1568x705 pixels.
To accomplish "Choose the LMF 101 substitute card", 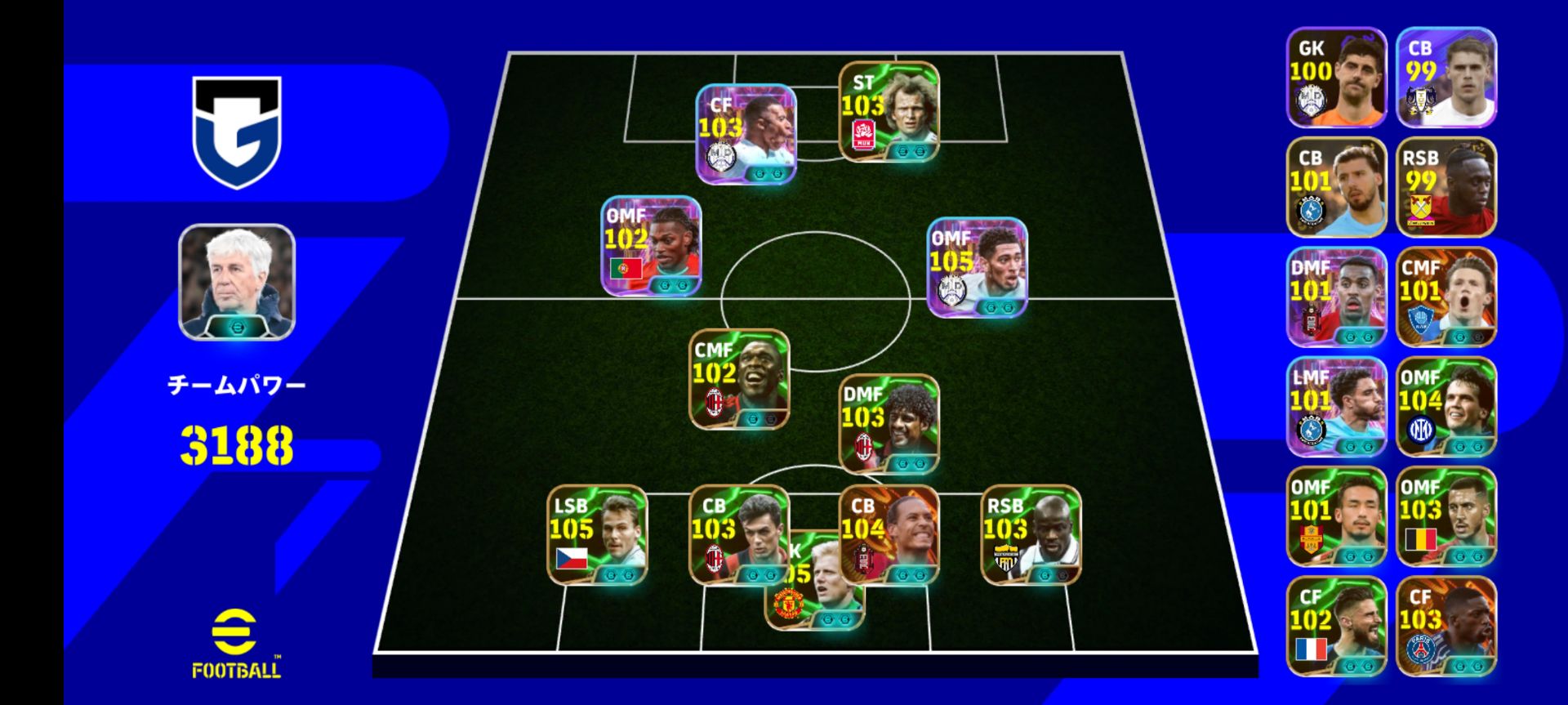I will [1336, 406].
